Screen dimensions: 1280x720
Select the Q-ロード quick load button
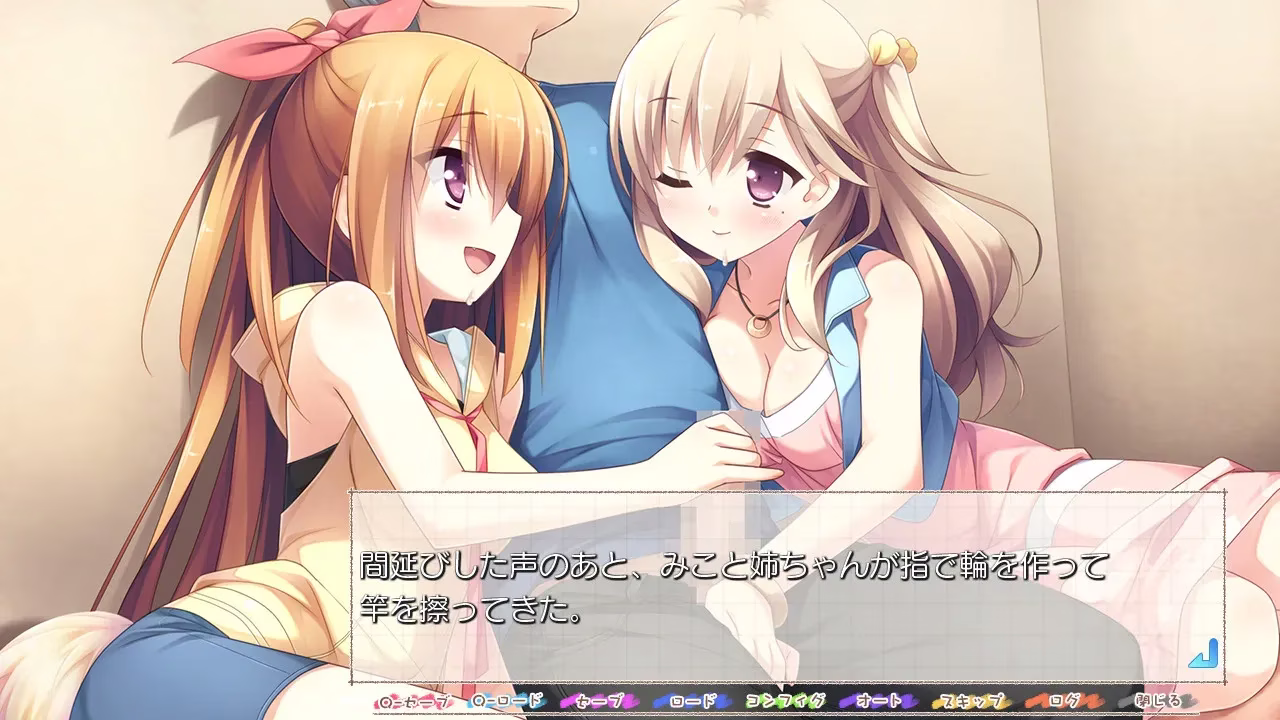[507, 701]
